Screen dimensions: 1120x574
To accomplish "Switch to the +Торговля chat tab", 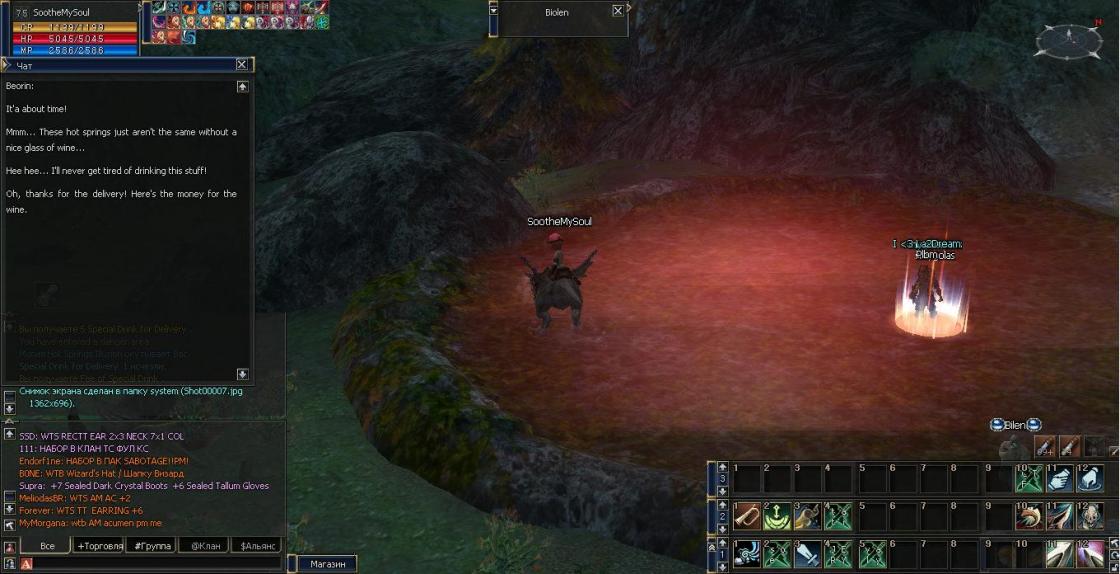I will [99, 545].
